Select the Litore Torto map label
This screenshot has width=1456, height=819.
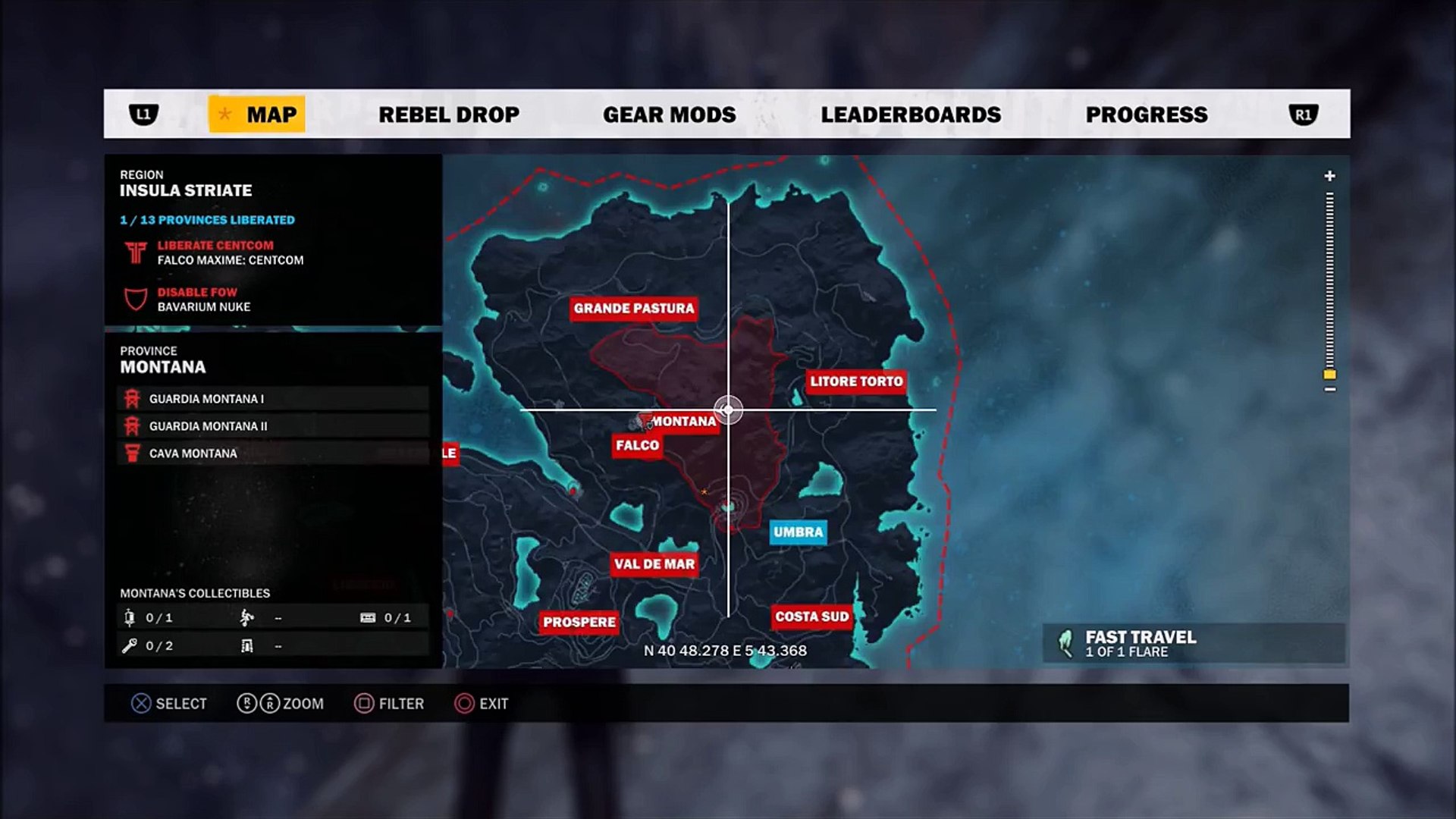(x=856, y=381)
